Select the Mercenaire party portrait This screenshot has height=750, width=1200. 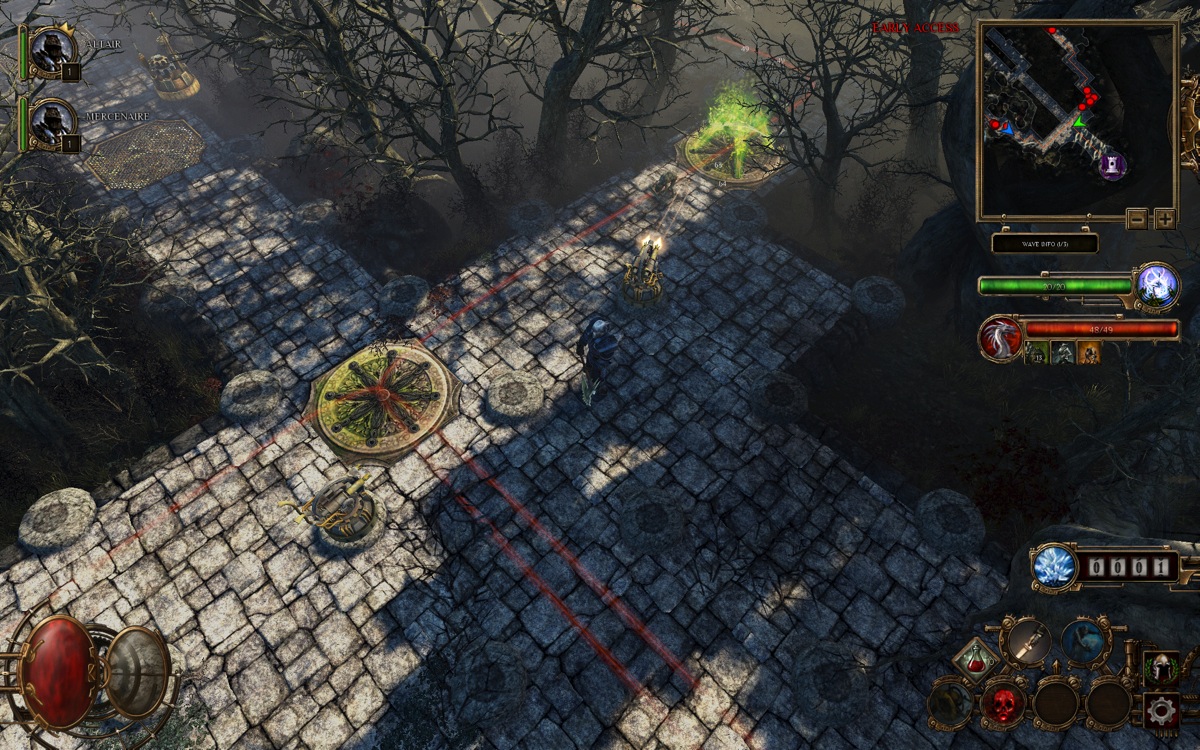pyautogui.click(x=49, y=122)
